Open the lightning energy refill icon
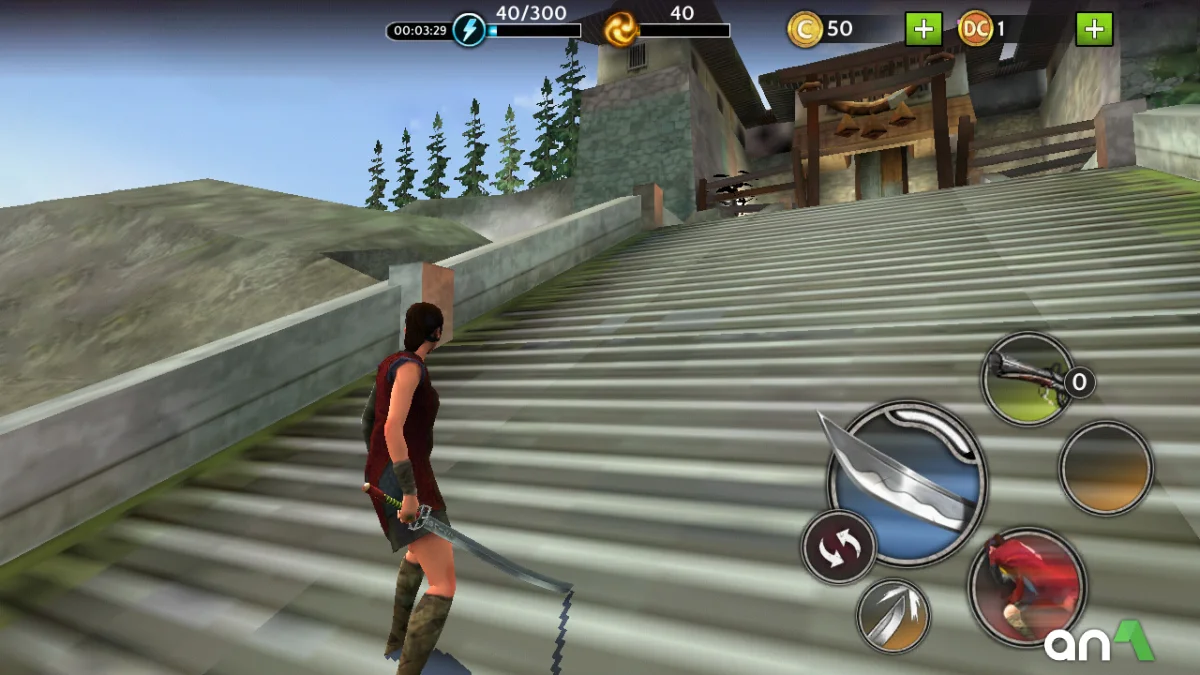This screenshot has width=1200, height=675. 469,30
